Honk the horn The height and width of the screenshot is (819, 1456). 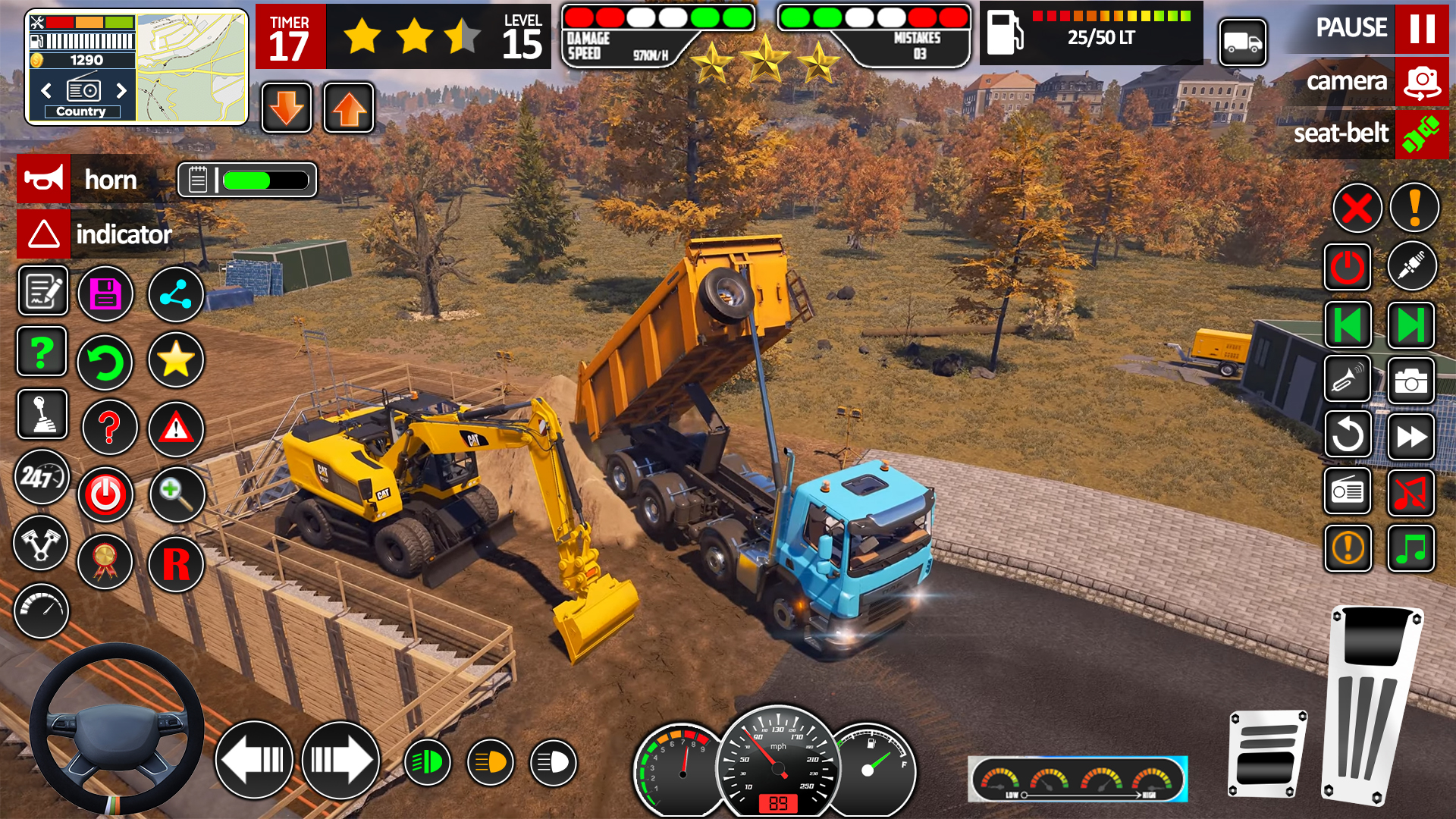[44, 180]
